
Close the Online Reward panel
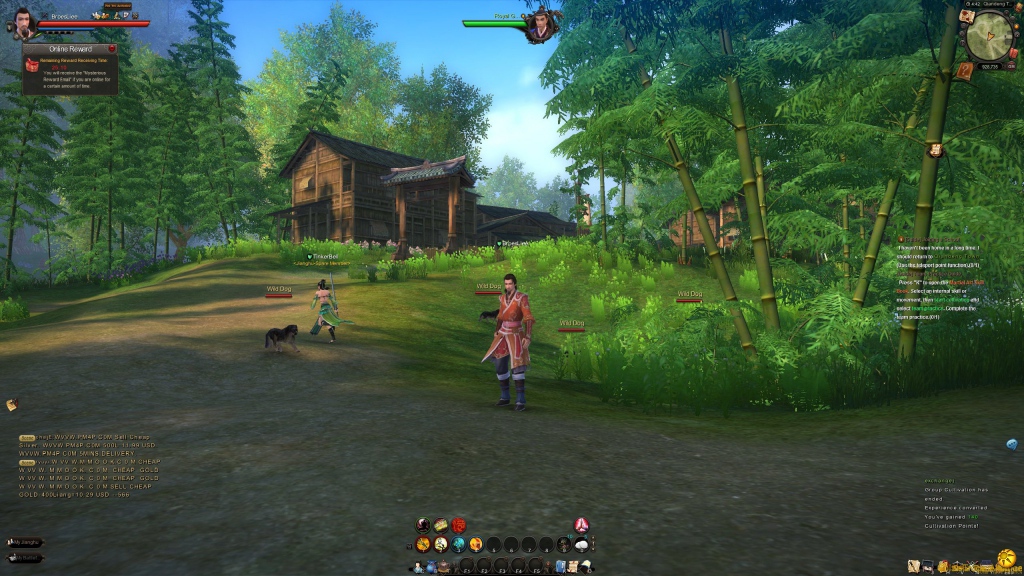tap(113, 48)
